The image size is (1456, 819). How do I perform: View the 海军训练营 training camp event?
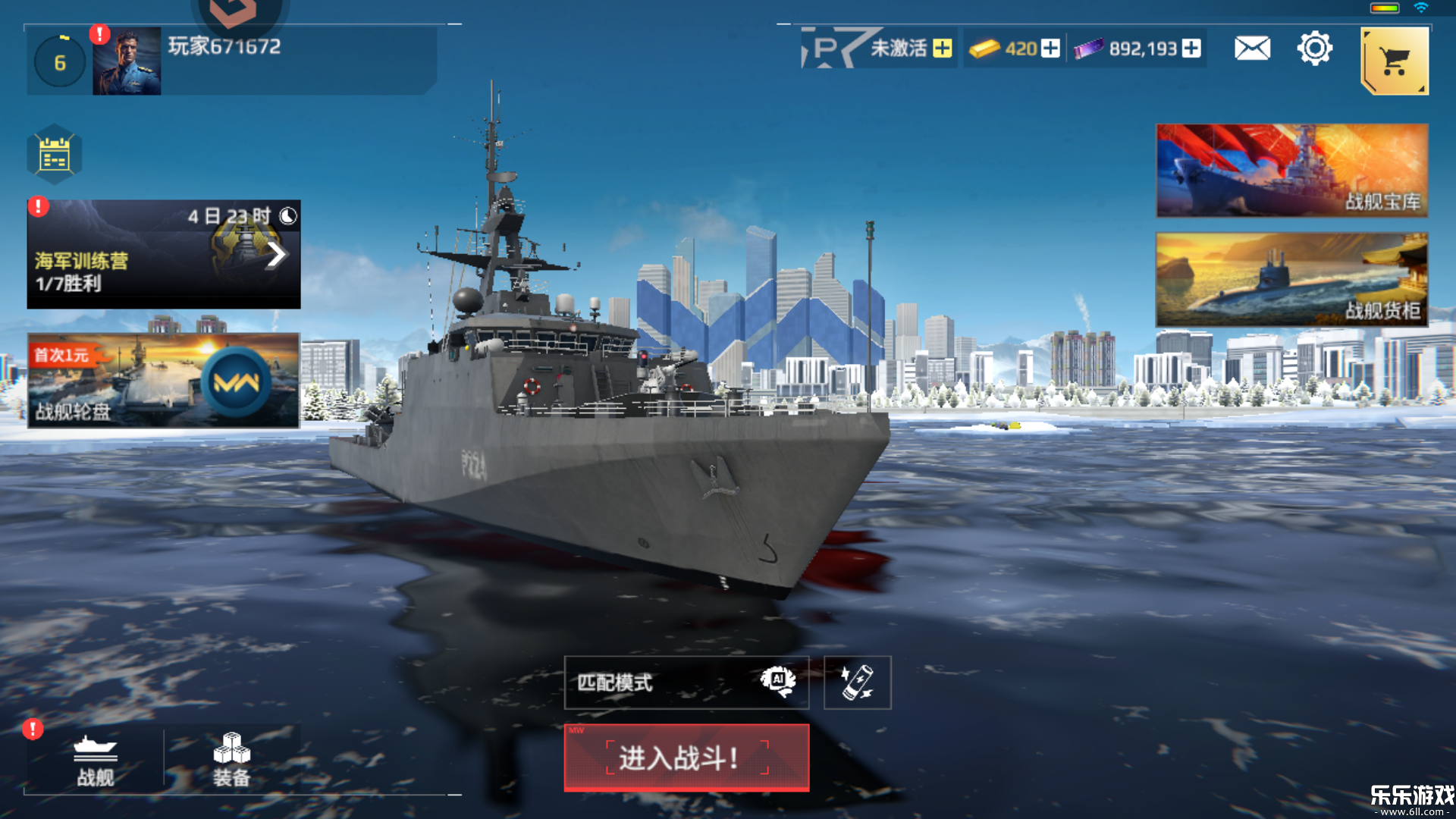164,255
